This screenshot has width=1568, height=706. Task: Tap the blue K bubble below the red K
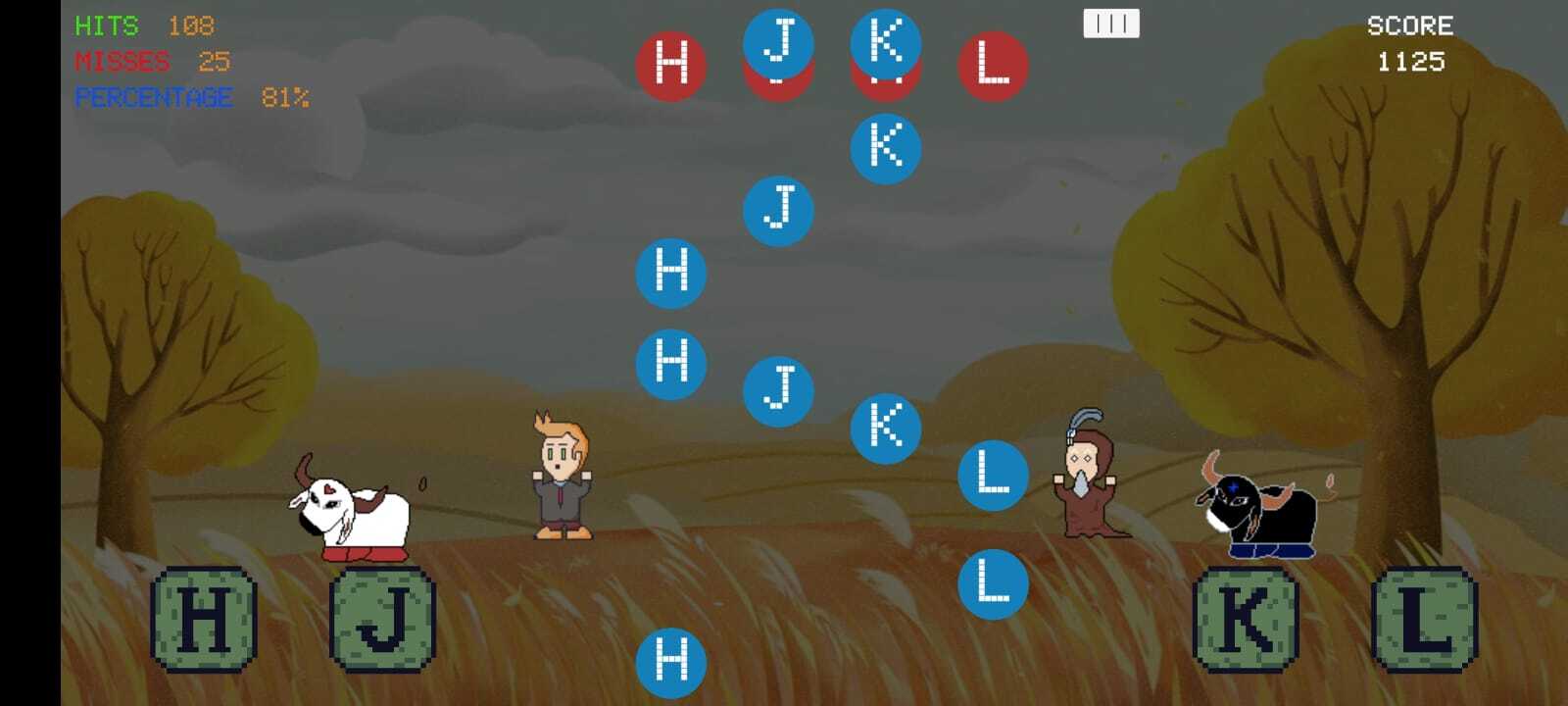tap(887, 147)
